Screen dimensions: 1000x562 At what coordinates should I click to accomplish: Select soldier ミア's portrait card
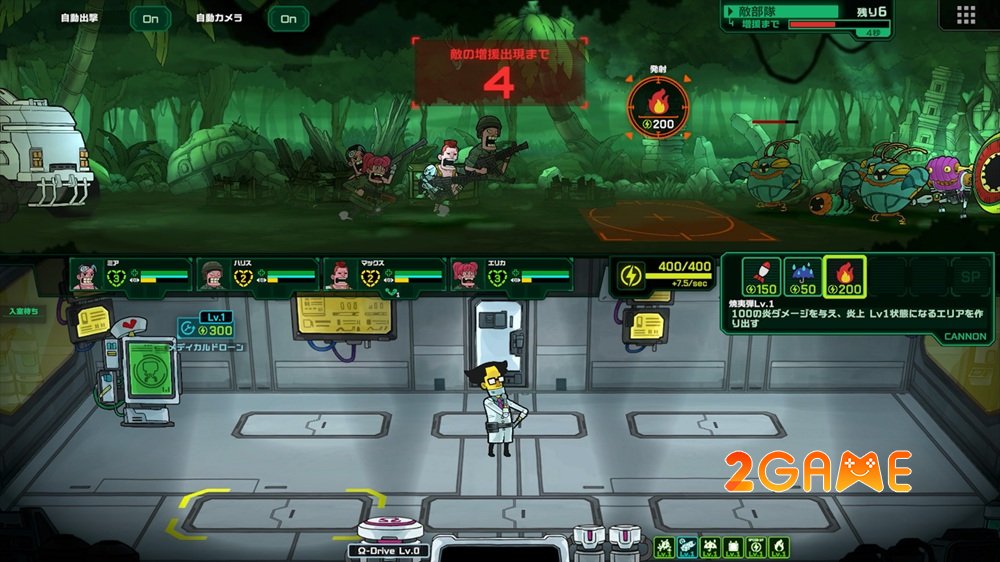[129, 274]
